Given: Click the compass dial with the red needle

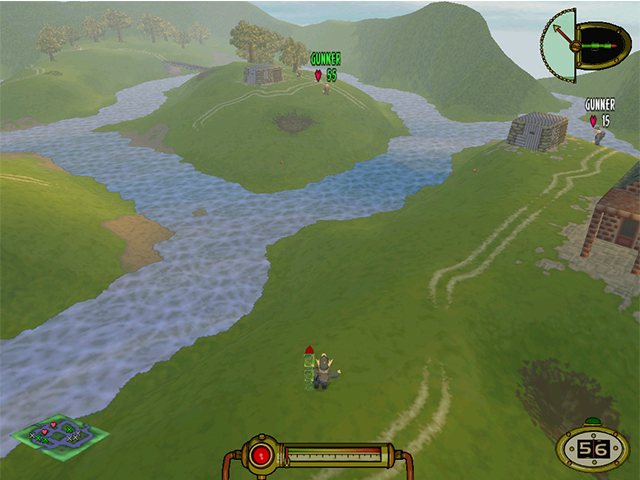Looking at the screenshot, I should point(560,40).
